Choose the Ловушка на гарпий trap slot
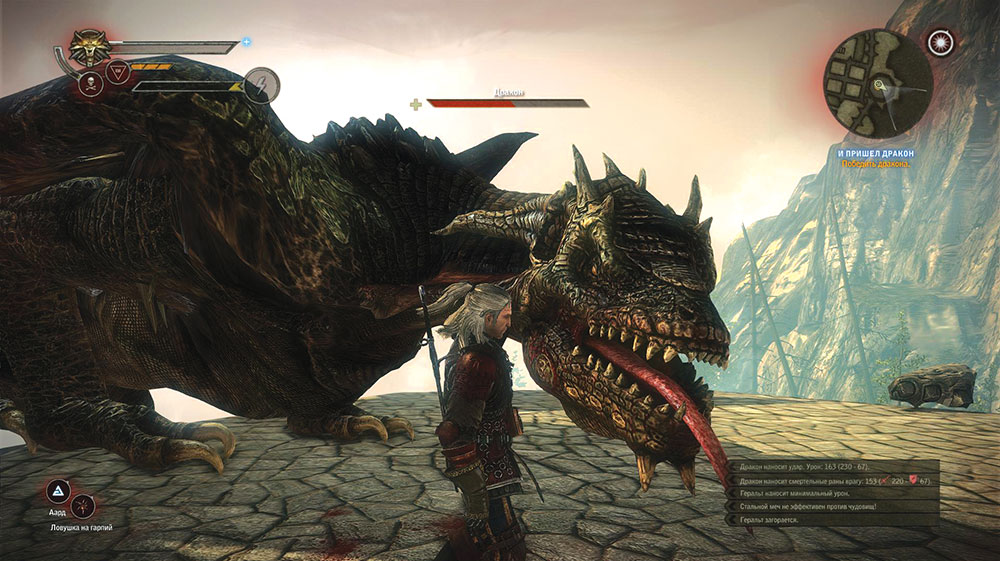Screen dimensions: 1000x561 pyautogui.click(x=82, y=505)
